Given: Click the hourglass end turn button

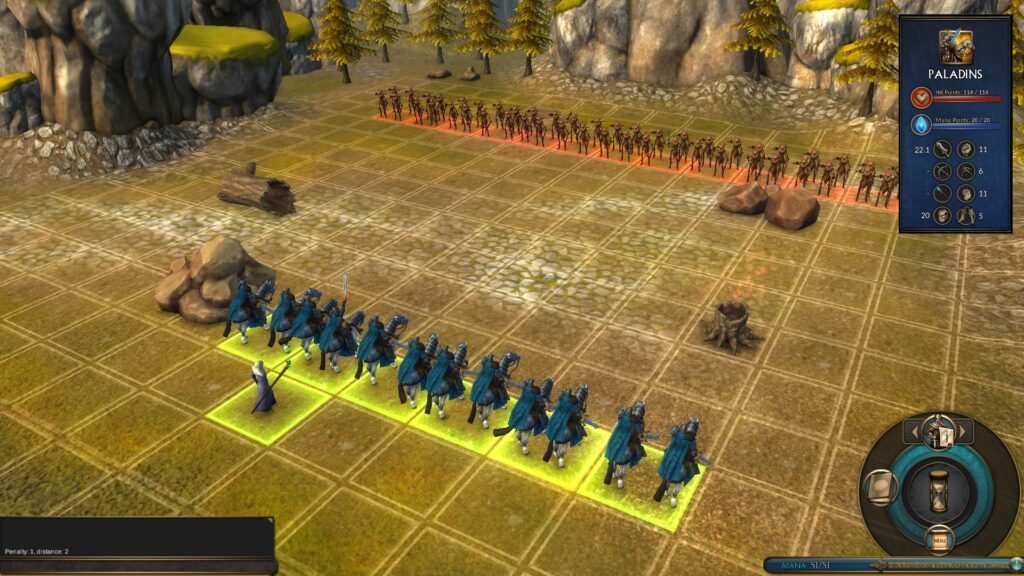Looking at the screenshot, I should pyautogui.click(x=937, y=490).
